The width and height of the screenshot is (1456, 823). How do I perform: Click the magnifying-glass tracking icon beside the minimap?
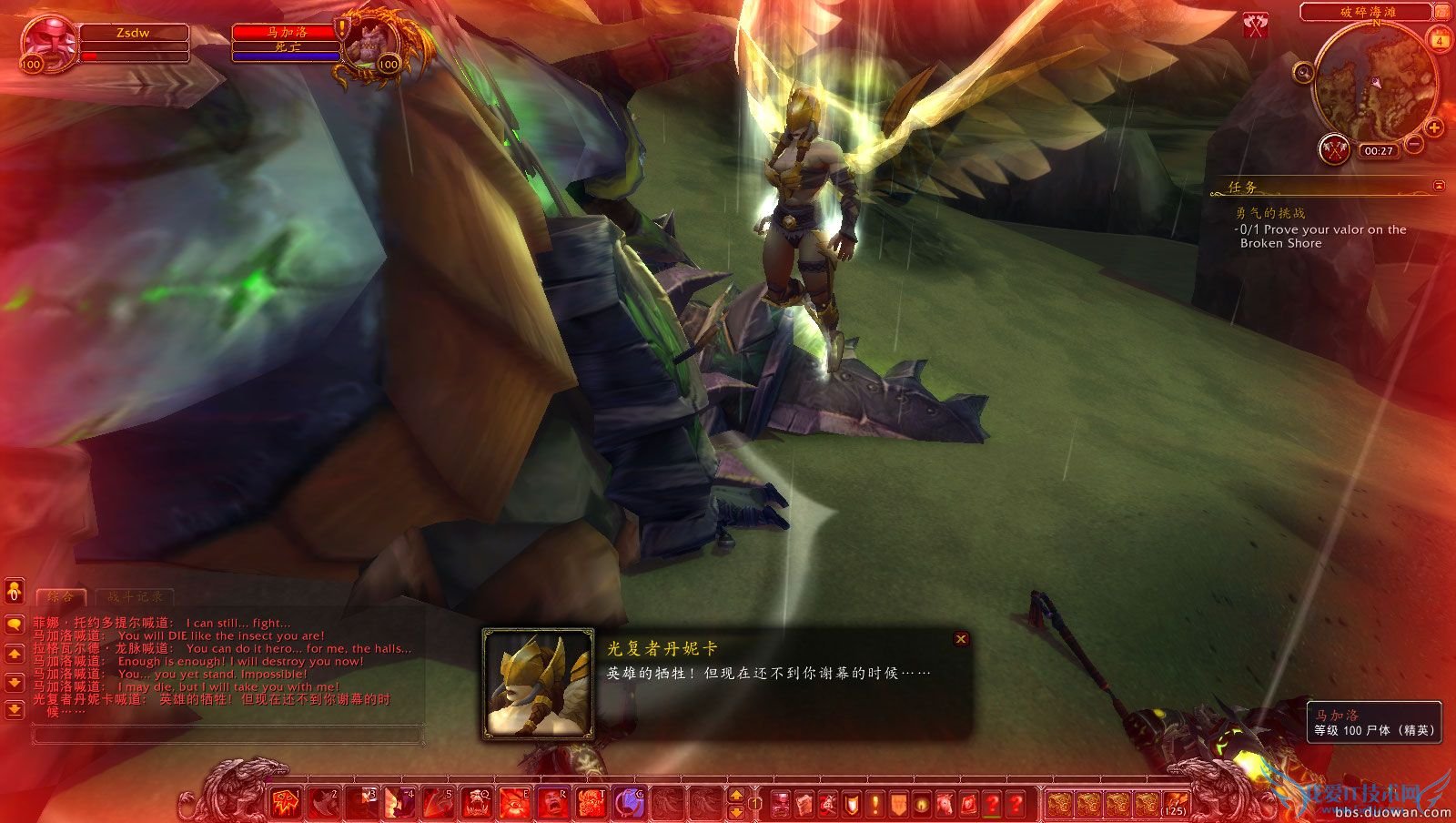coord(1303,72)
